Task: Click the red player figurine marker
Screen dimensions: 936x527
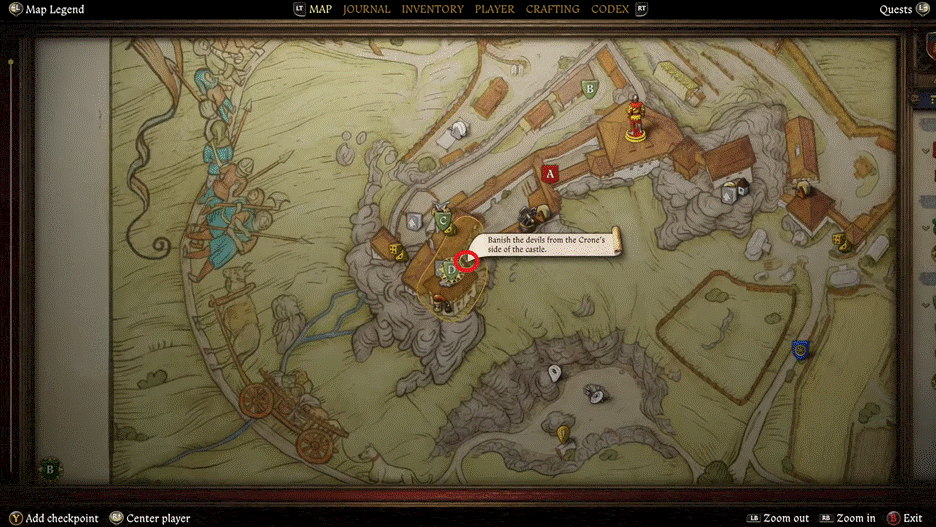Action: coord(634,118)
